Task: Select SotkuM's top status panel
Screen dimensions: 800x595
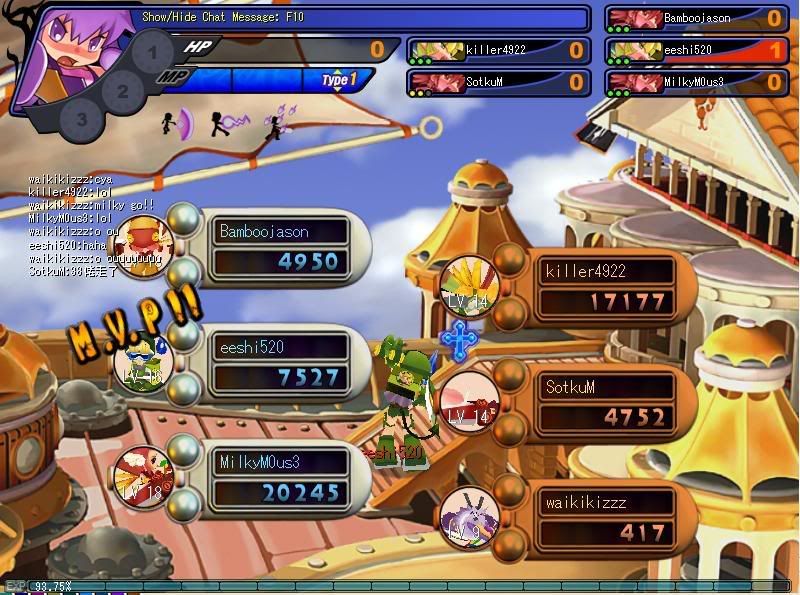Action: pos(497,82)
